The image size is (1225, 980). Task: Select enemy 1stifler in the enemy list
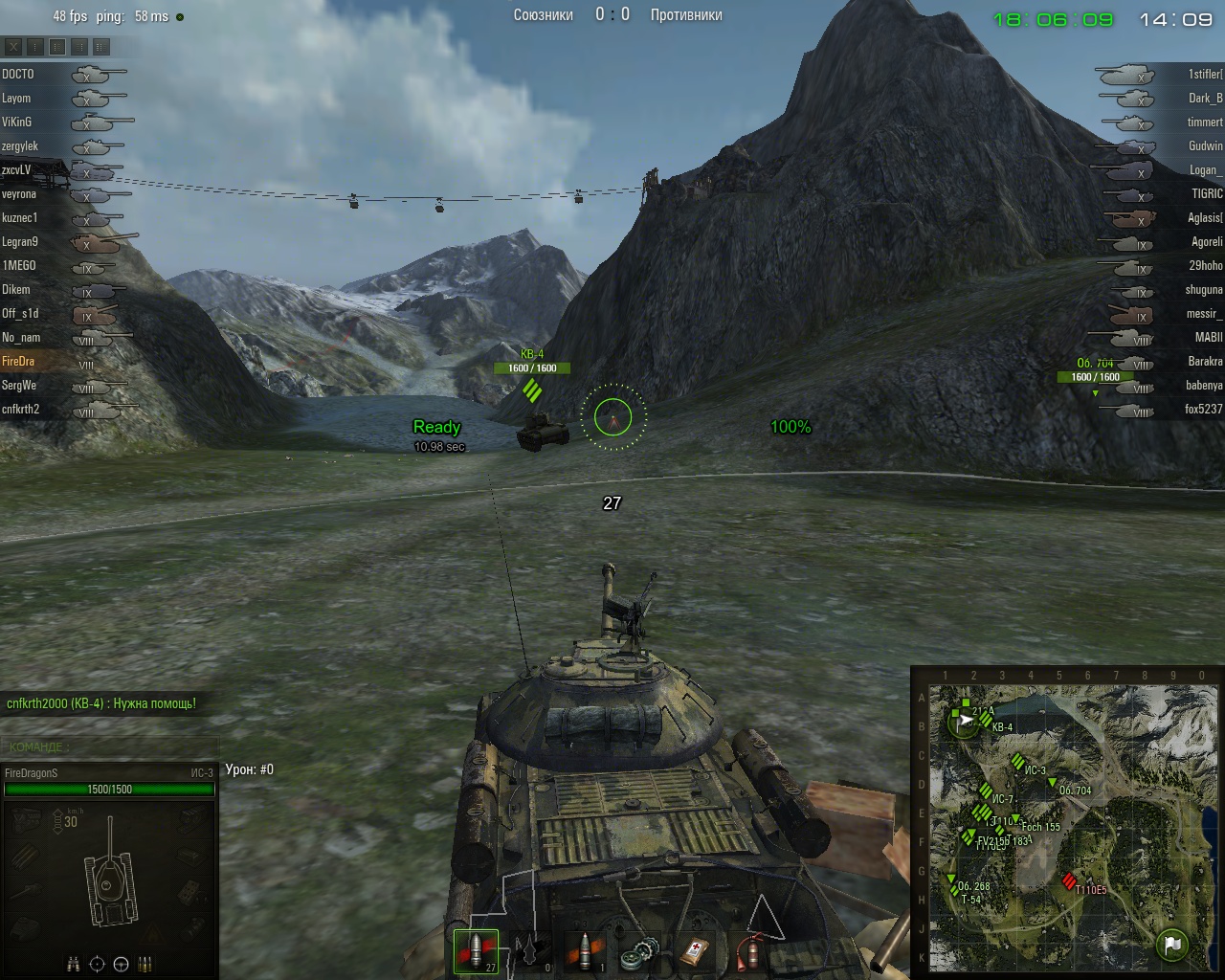coord(1204,74)
